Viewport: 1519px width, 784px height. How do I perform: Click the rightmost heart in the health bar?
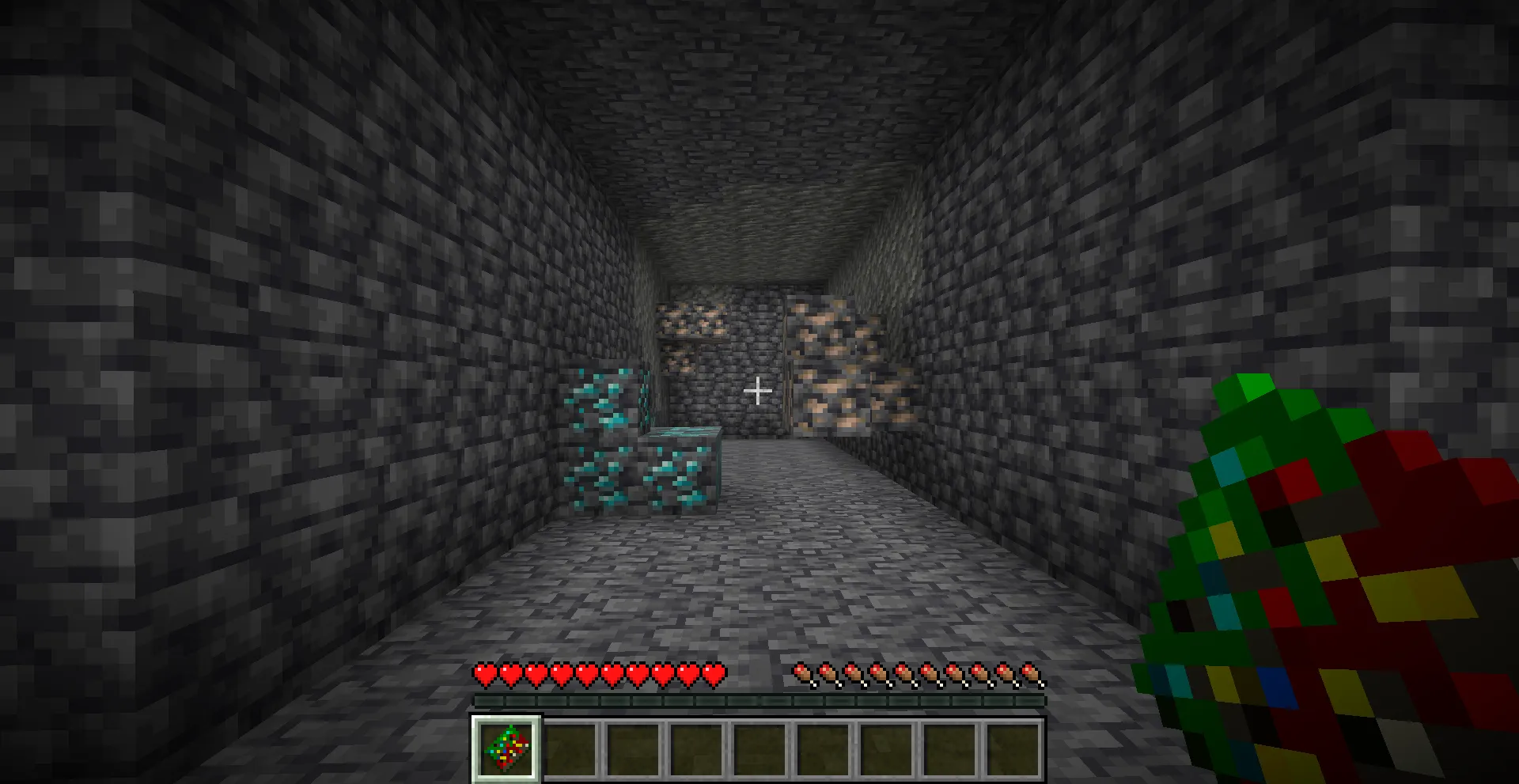[714, 675]
